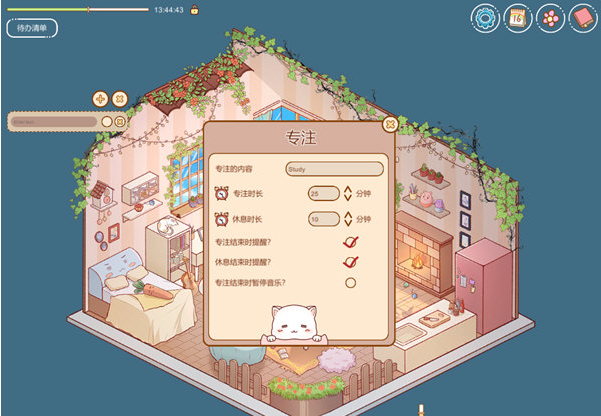Adjust the 专注时长 duration arrows

(x=348, y=193)
